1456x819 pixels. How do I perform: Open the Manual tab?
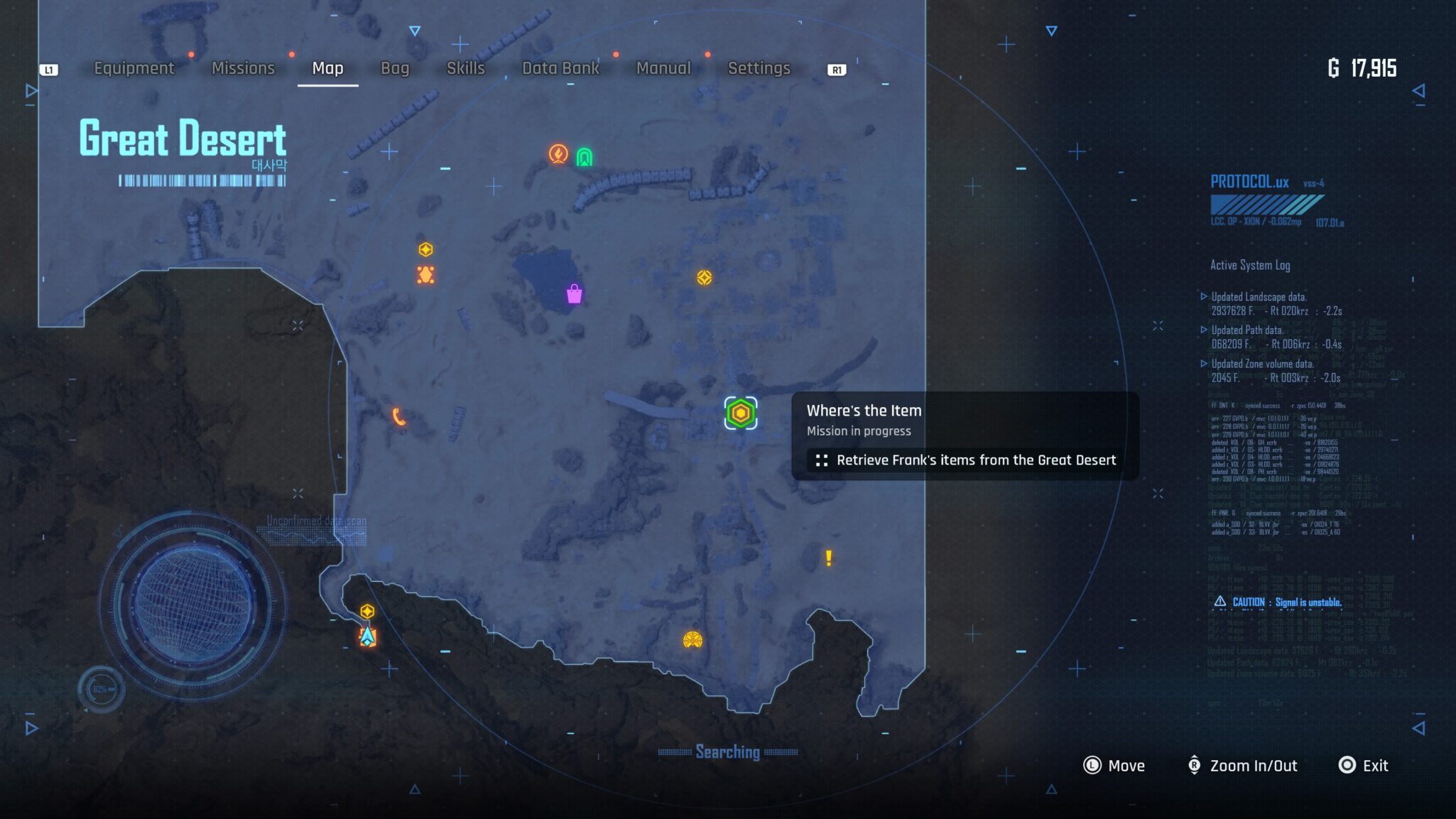pos(663,68)
